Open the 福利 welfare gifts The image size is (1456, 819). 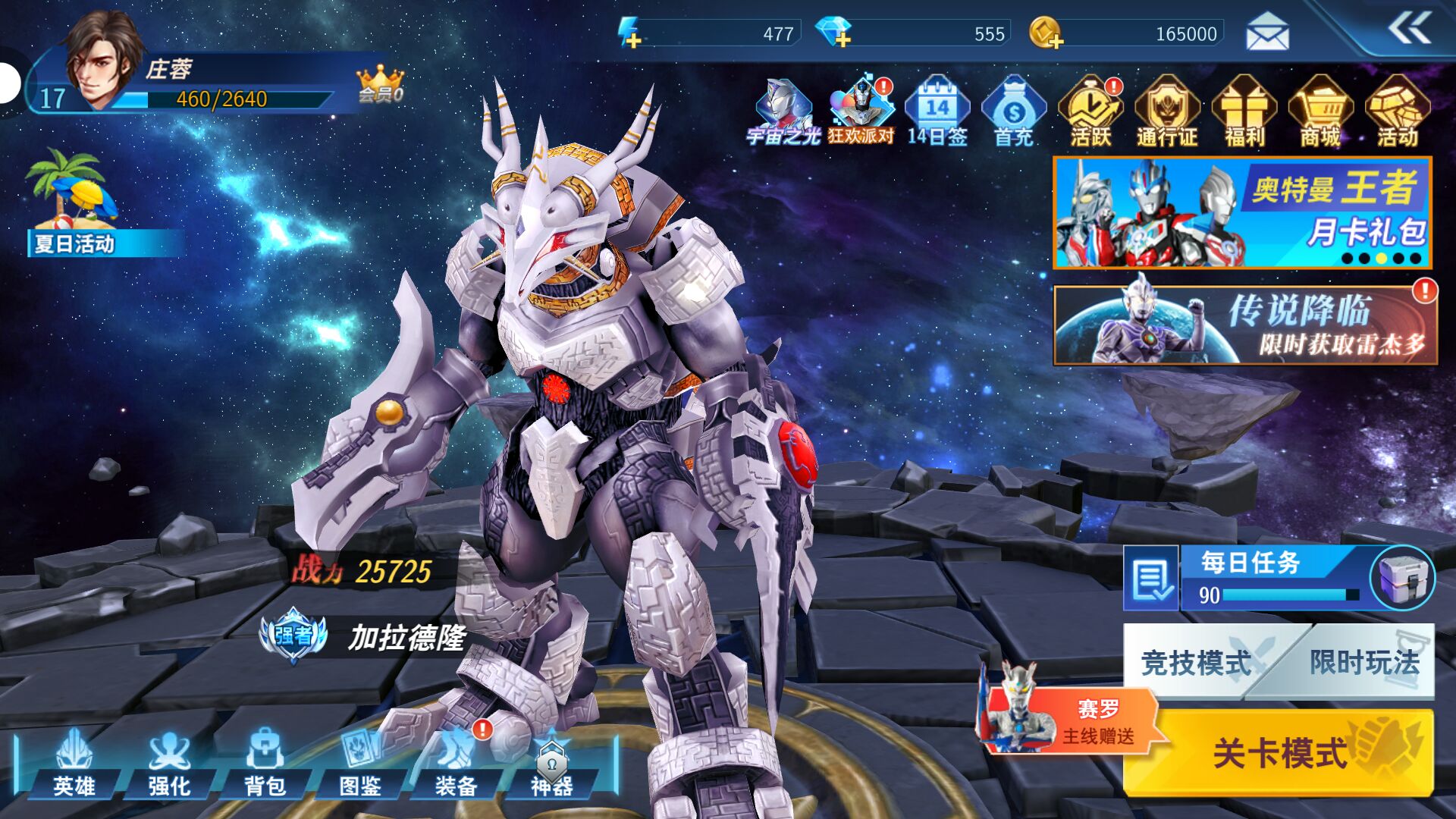pos(1244,111)
